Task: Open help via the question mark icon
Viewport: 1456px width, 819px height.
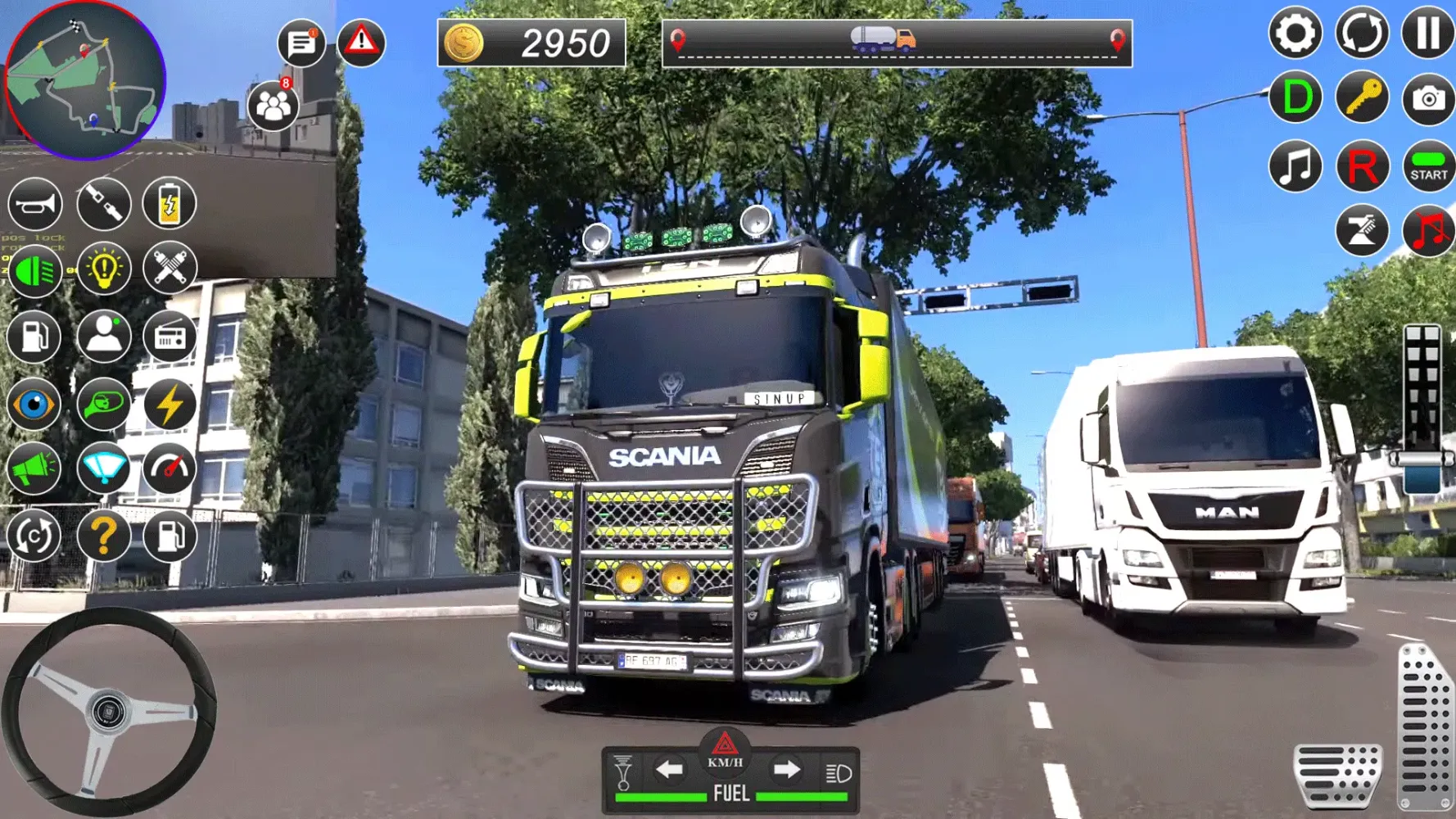Action: pyautogui.click(x=103, y=534)
